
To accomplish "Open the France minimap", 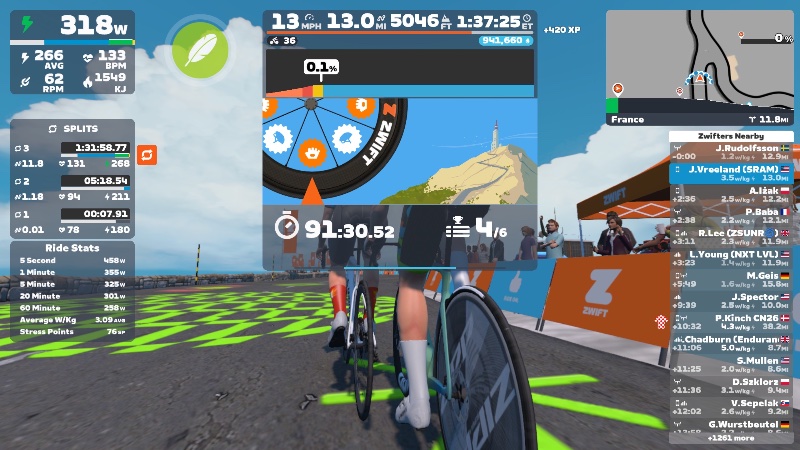I will pos(699,68).
